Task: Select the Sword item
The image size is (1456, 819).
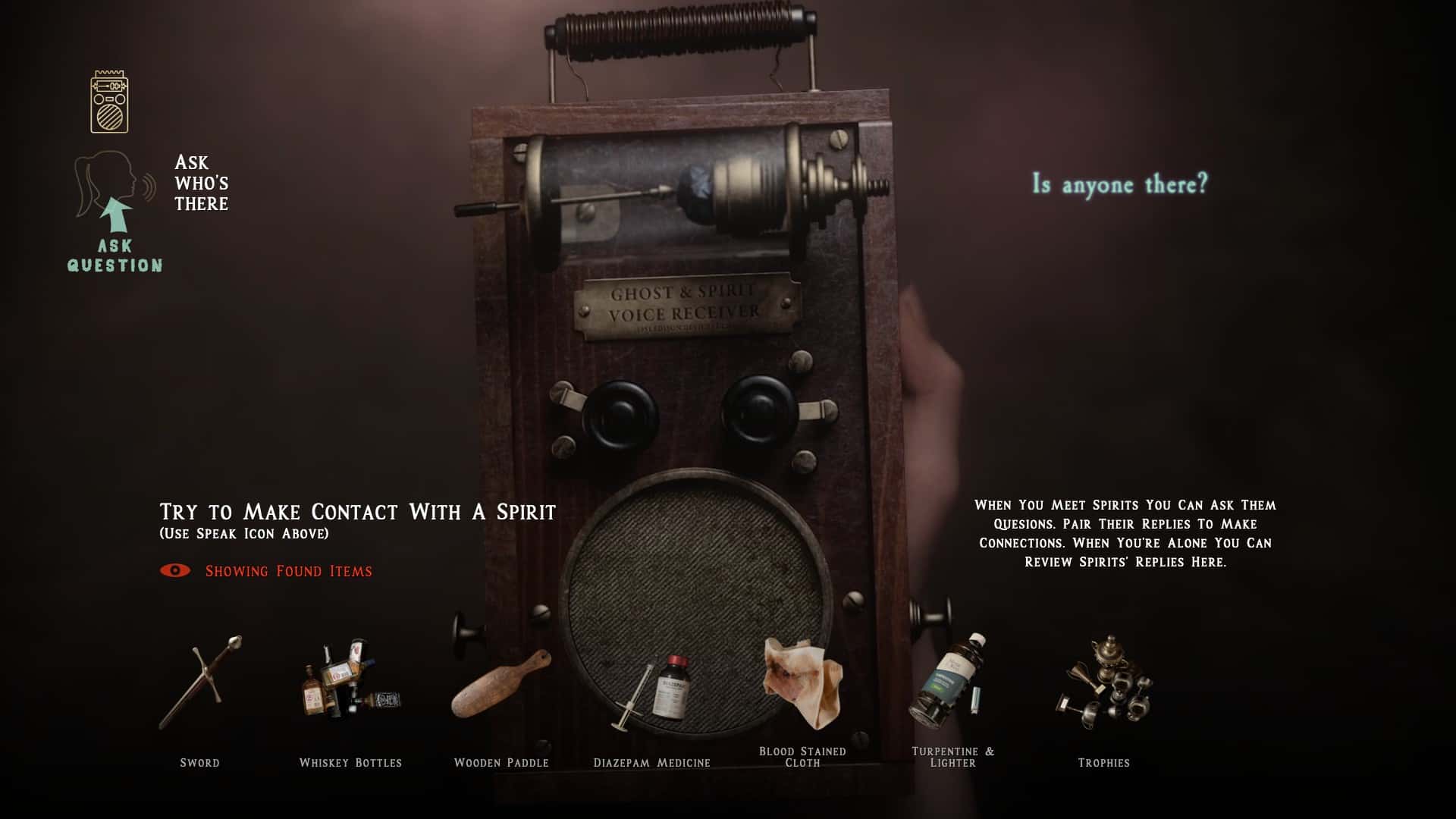Action: coord(200,684)
